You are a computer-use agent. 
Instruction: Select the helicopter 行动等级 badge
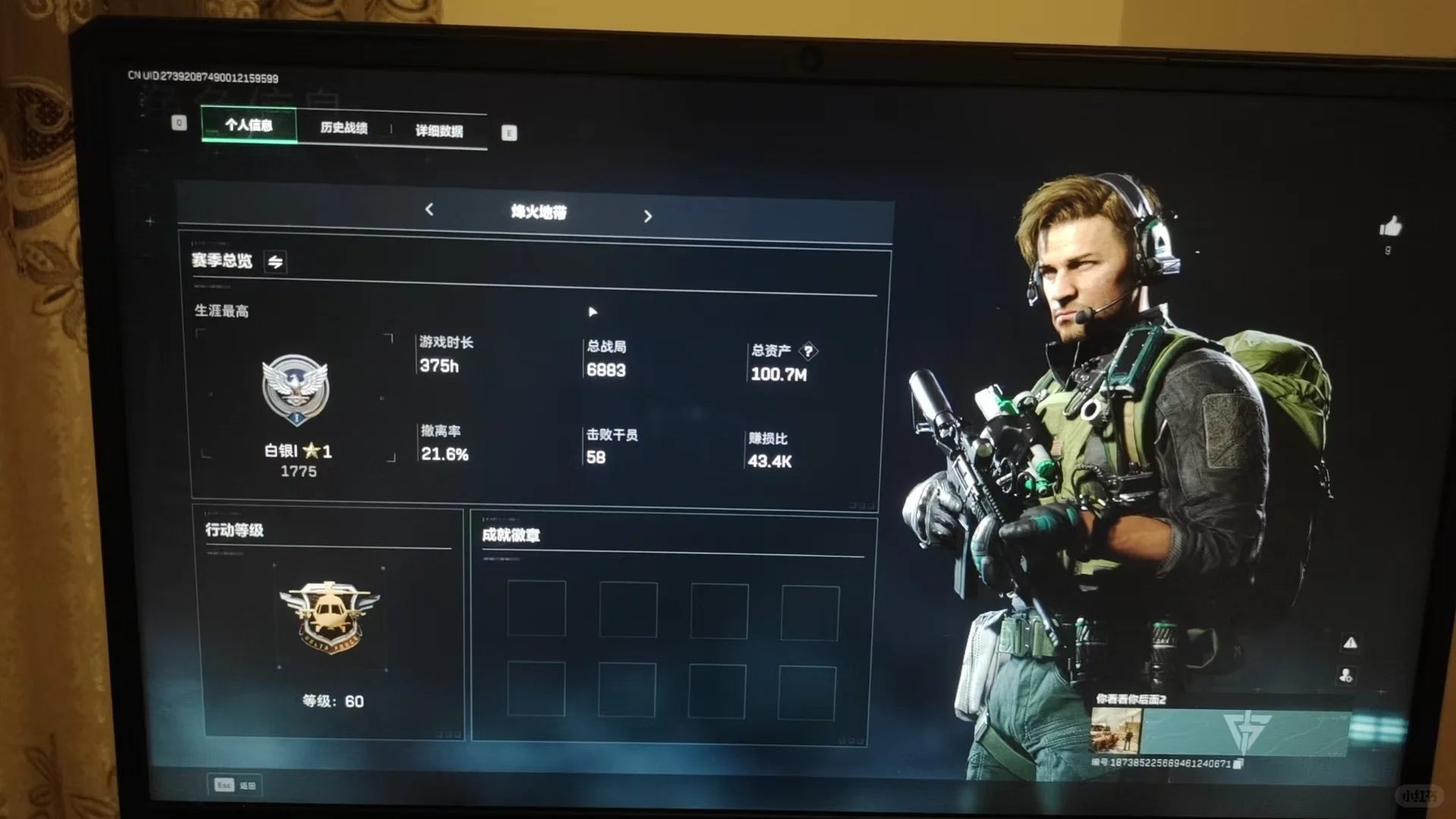[x=328, y=616]
